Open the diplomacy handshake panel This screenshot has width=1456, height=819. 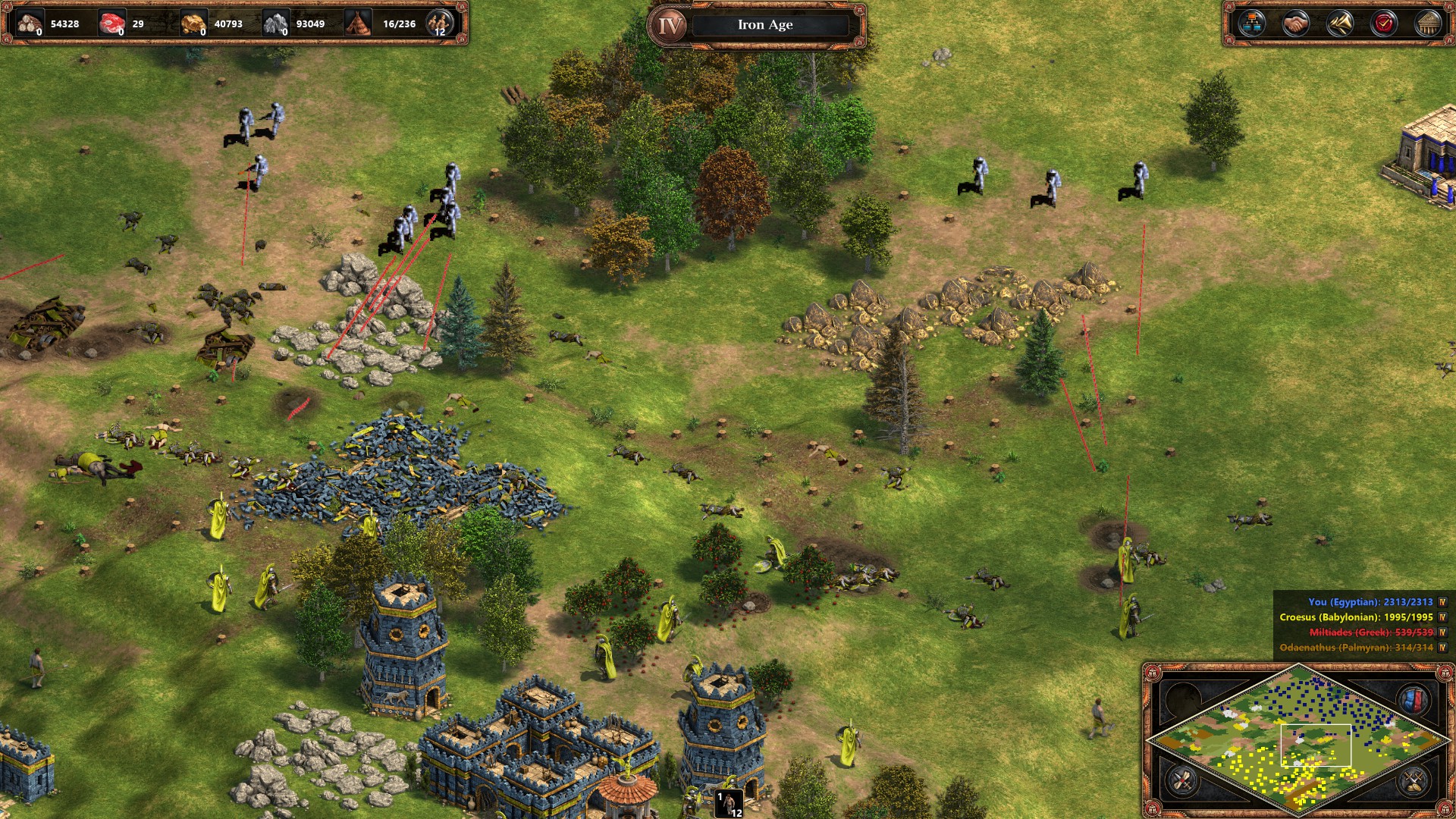click(1295, 24)
